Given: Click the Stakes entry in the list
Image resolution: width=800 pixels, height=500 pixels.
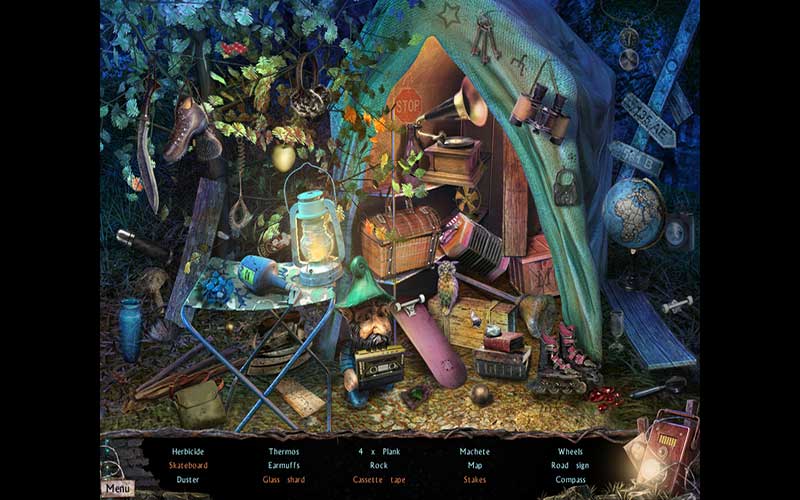Looking at the screenshot, I should 474,479.
